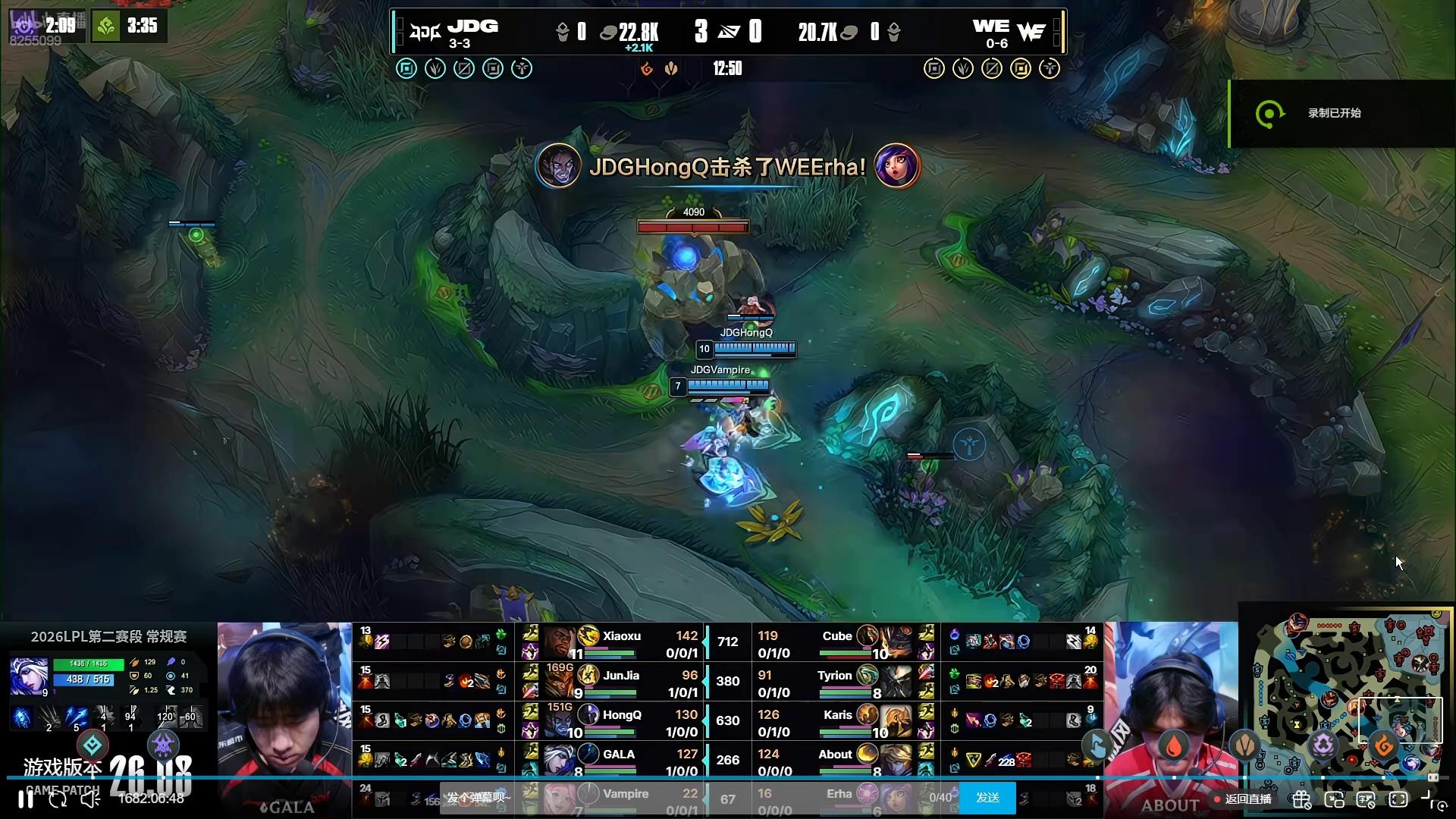Select Tyrion's scoreboard row
1456x819 pixels.
(x=834, y=682)
